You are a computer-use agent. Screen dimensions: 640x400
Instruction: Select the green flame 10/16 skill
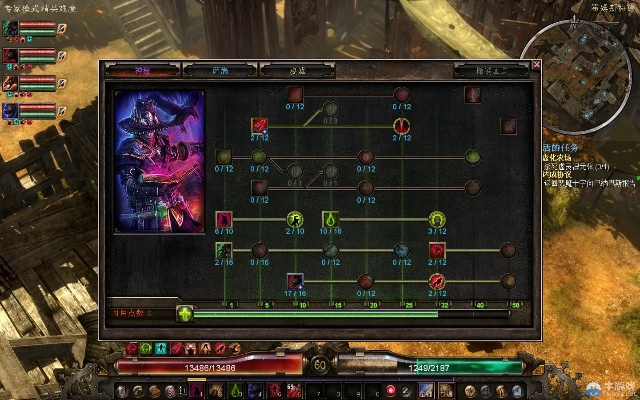[x=331, y=219]
